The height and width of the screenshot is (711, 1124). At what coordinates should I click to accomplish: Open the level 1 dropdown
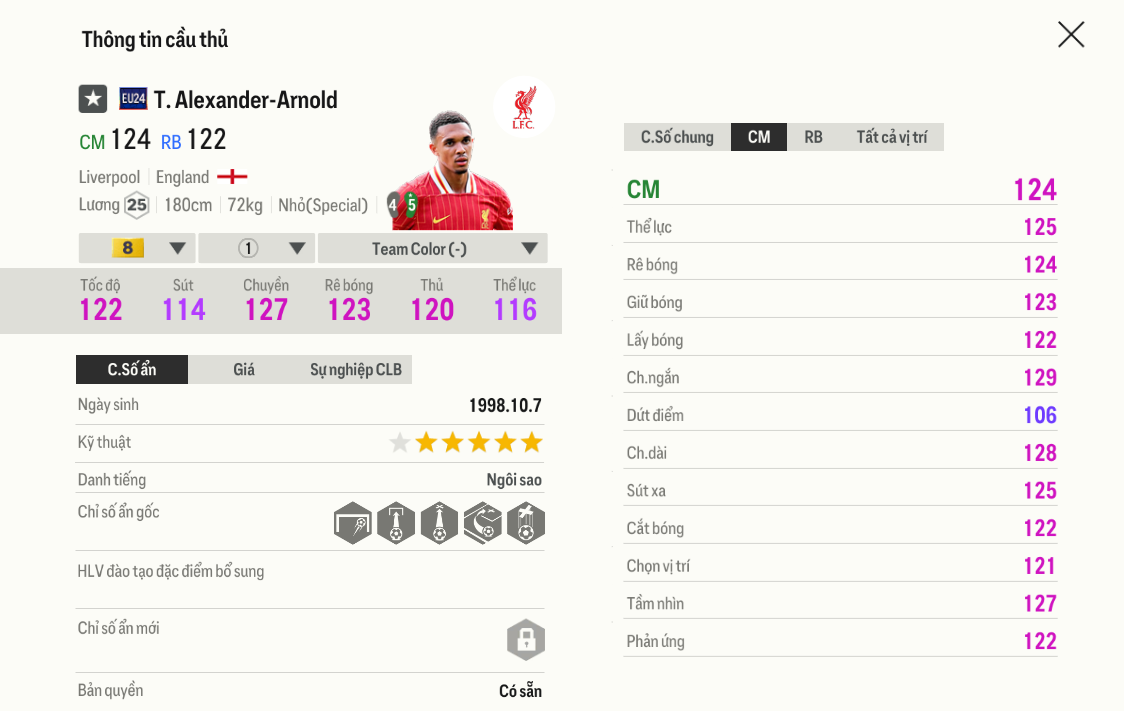pos(257,248)
